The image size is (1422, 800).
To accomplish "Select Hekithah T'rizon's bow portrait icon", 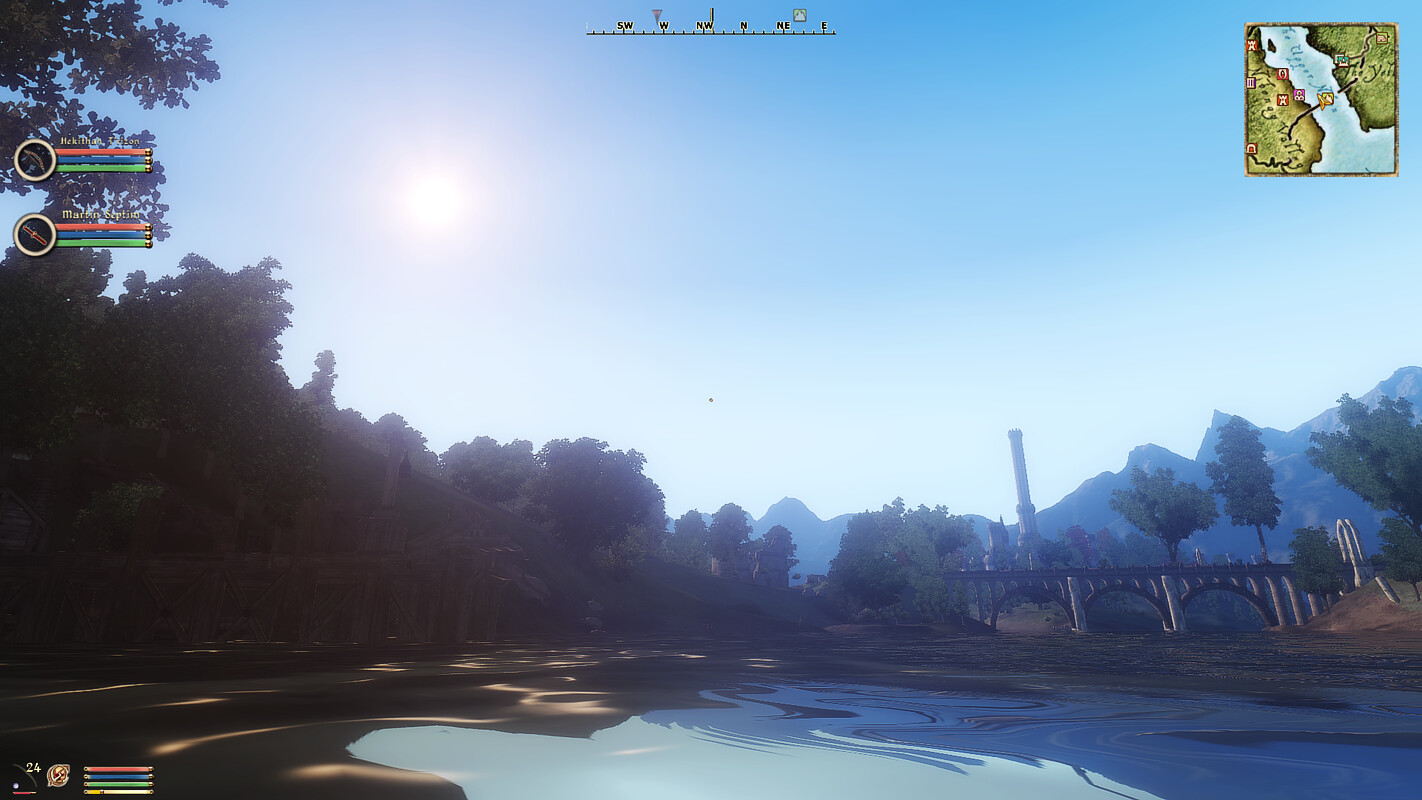I will pos(35,160).
